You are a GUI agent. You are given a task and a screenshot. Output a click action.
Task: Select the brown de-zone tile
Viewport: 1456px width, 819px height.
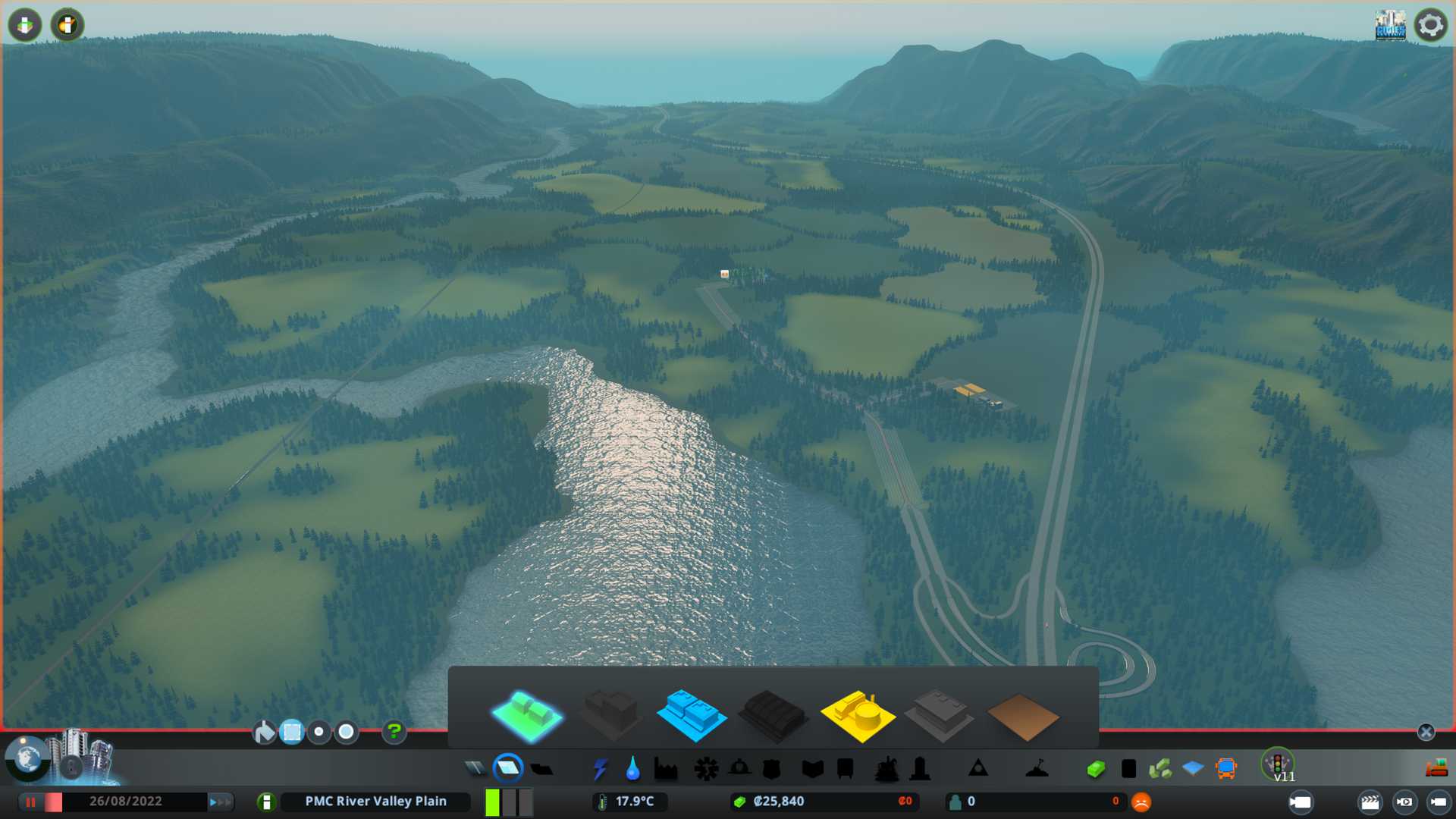(x=1022, y=717)
